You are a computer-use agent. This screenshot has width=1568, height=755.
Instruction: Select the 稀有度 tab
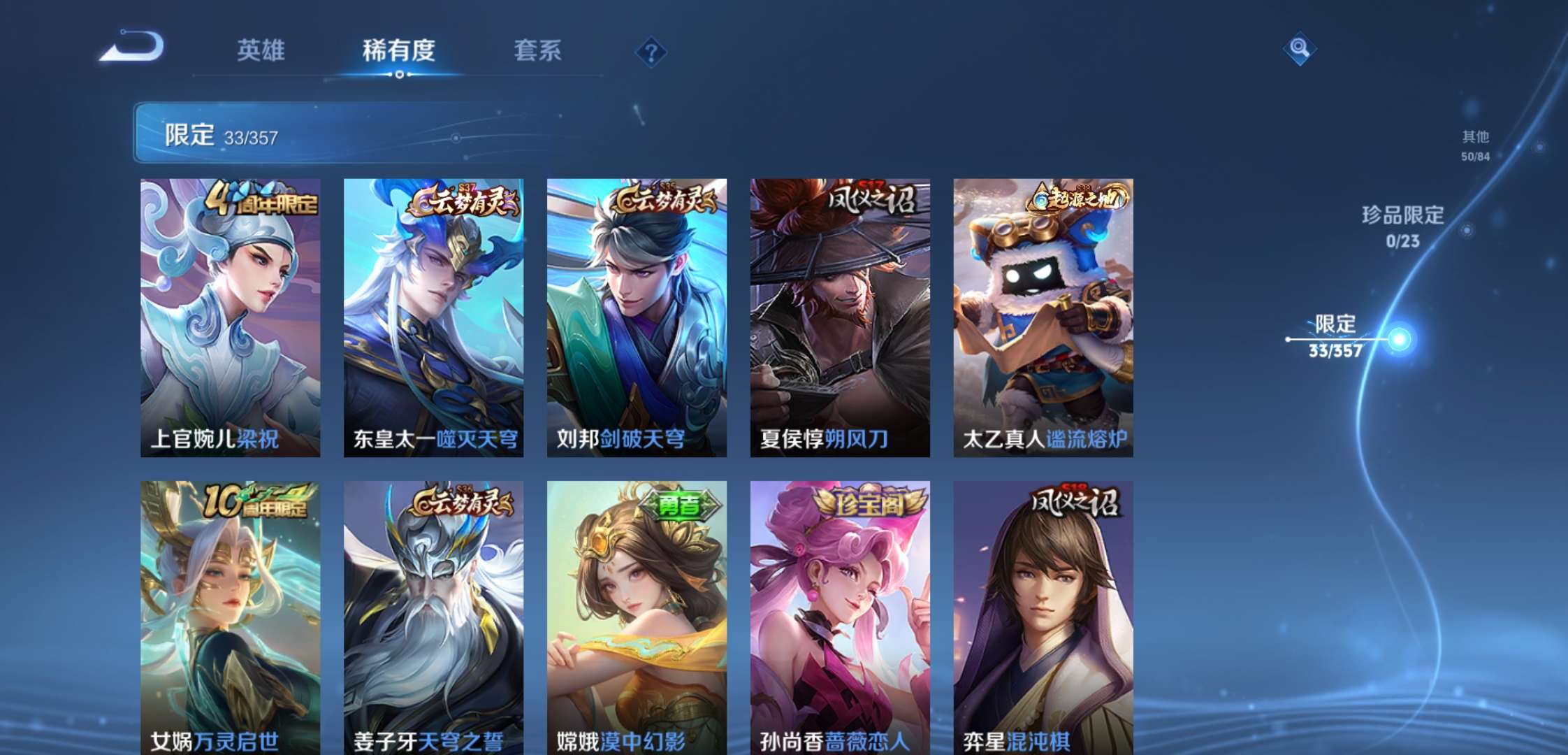tap(400, 50)
